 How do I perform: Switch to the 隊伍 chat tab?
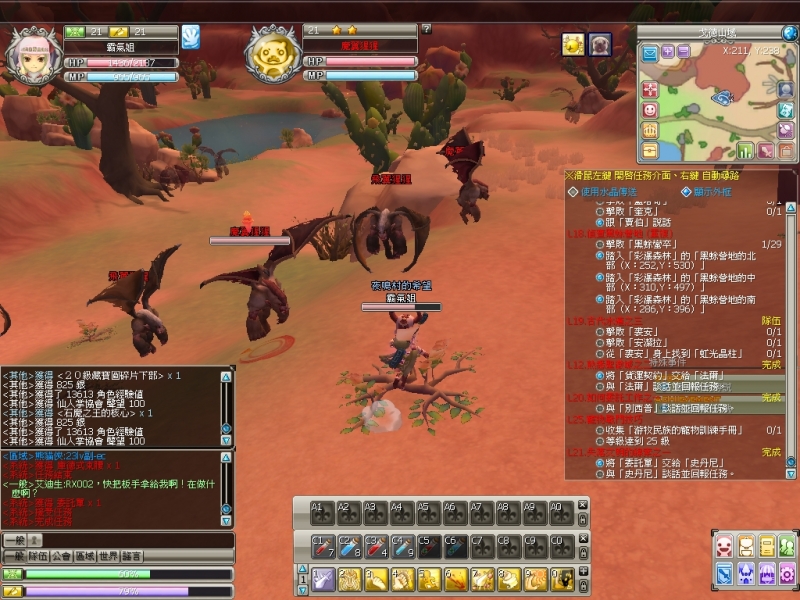coord(40,556)
